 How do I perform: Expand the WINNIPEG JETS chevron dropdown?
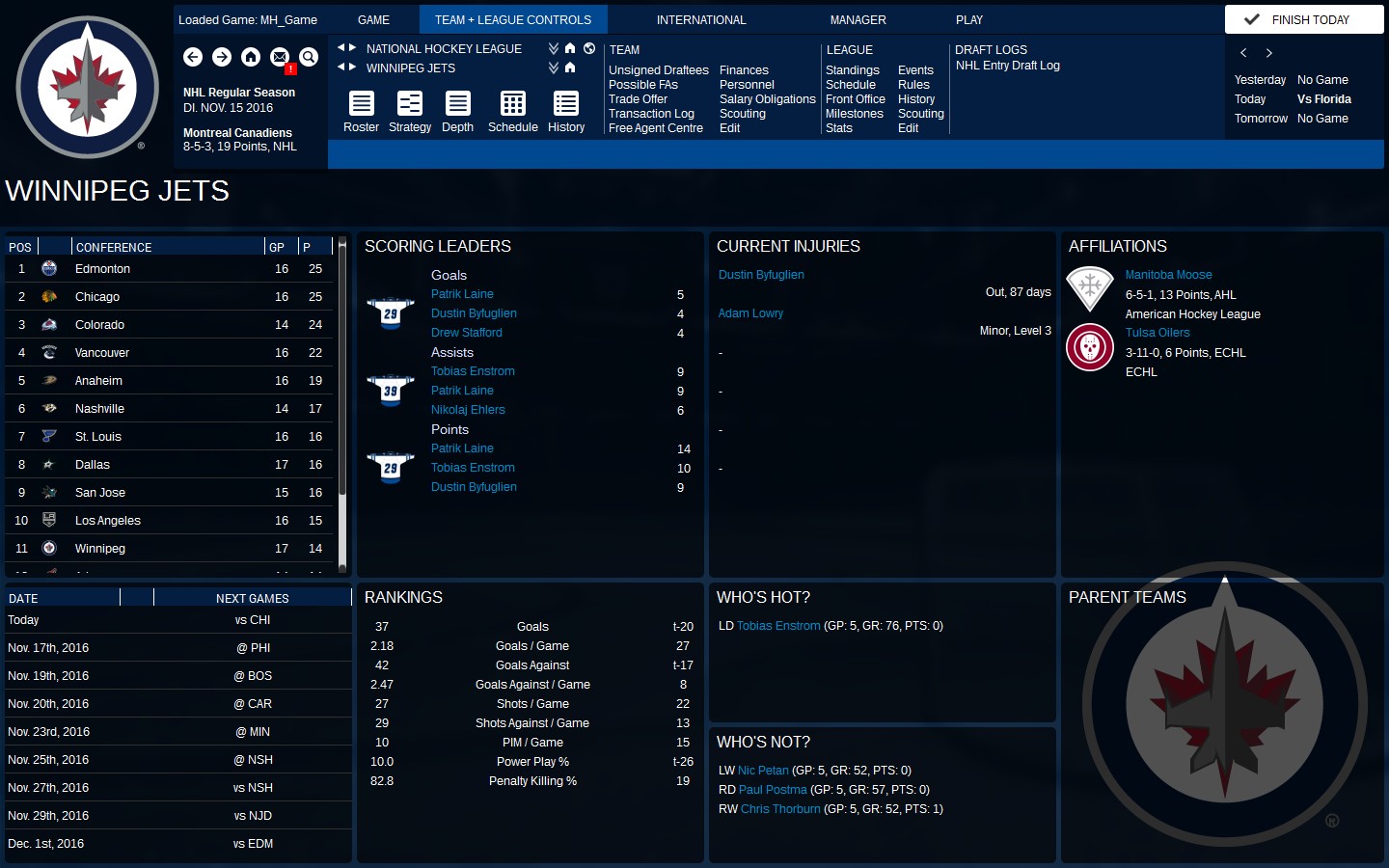[x=553, y=67]
